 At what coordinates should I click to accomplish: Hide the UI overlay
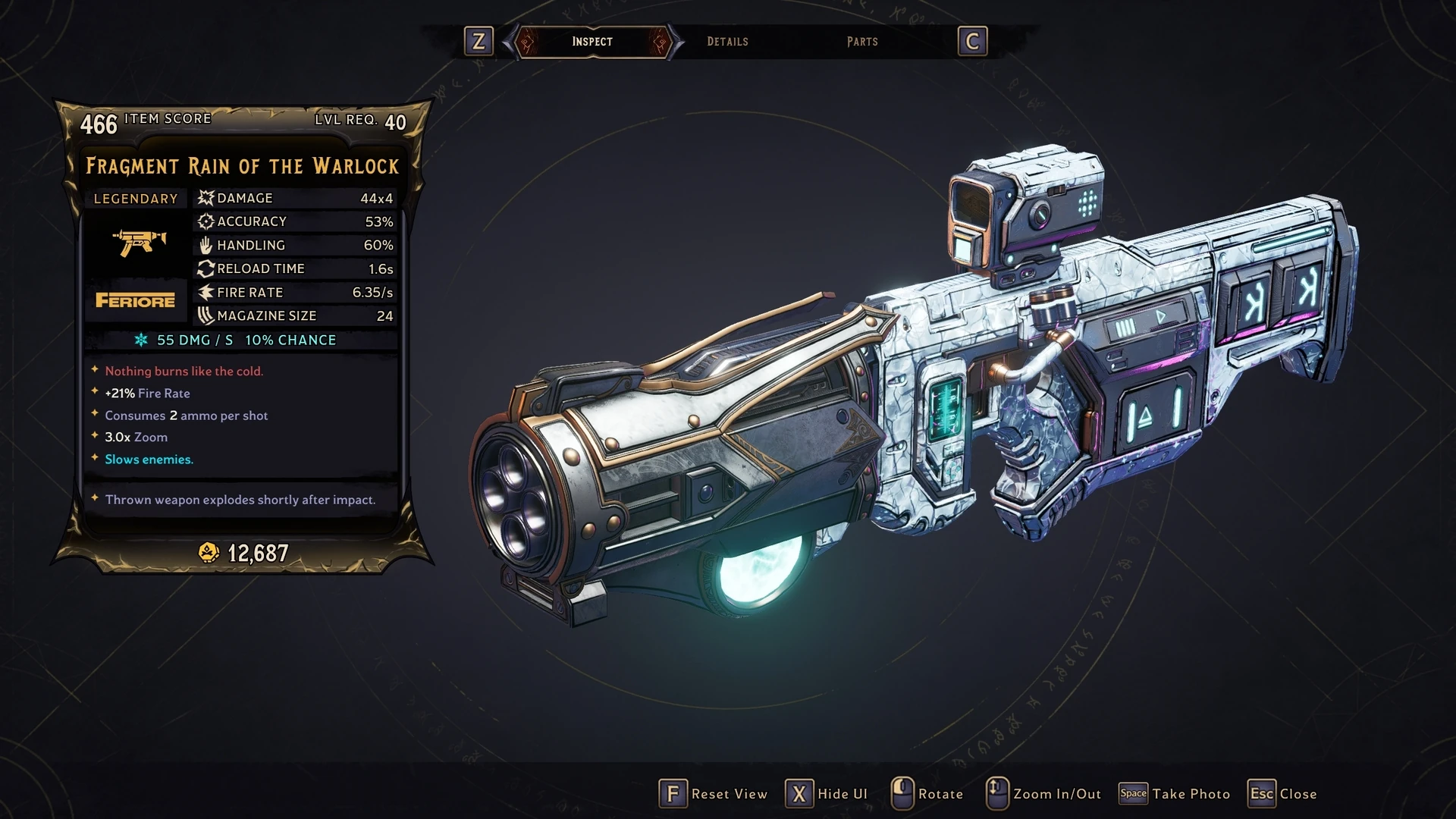(x=827, y=794)
